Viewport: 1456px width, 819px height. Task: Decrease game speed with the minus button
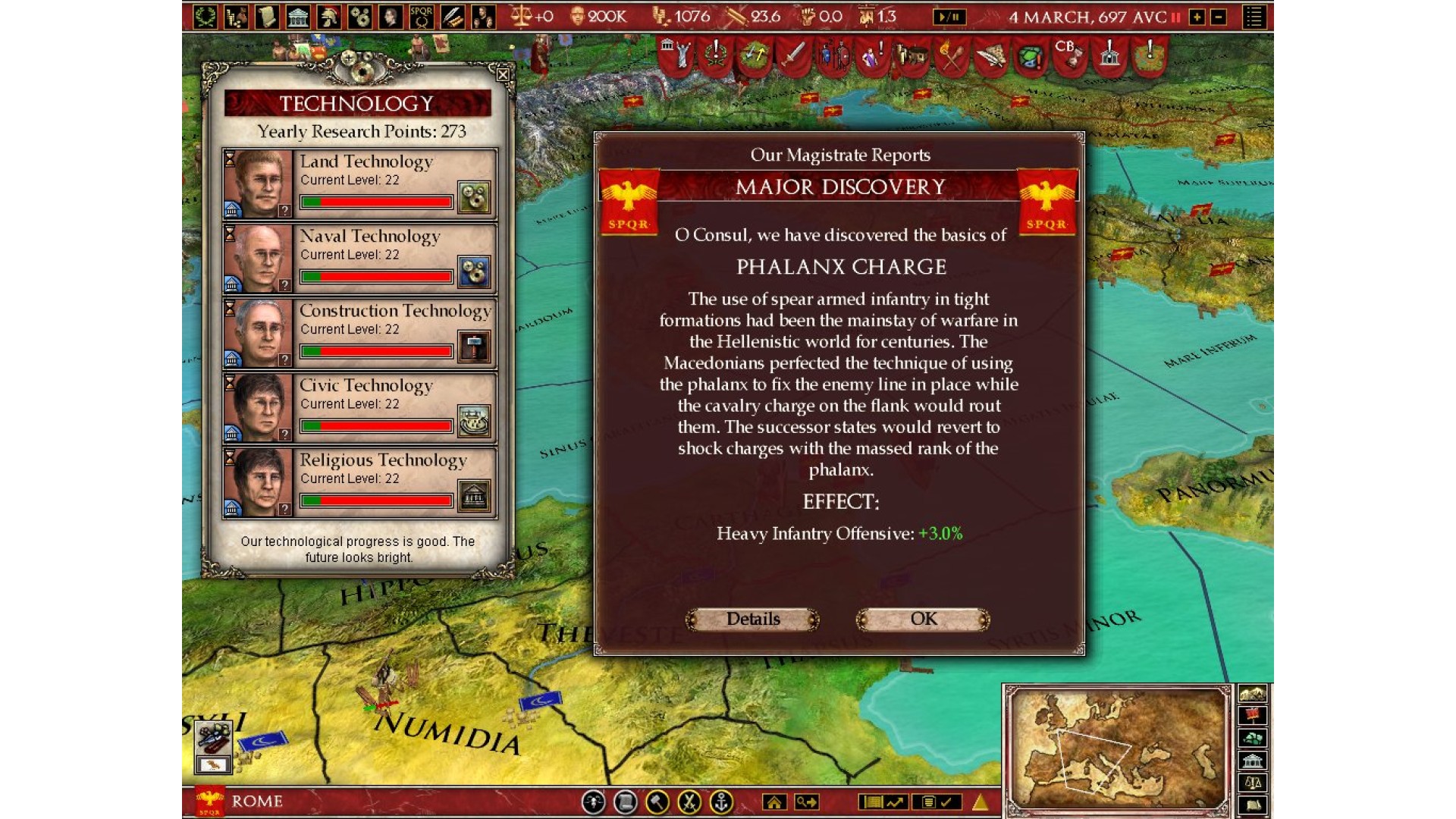pos(1219,17)
